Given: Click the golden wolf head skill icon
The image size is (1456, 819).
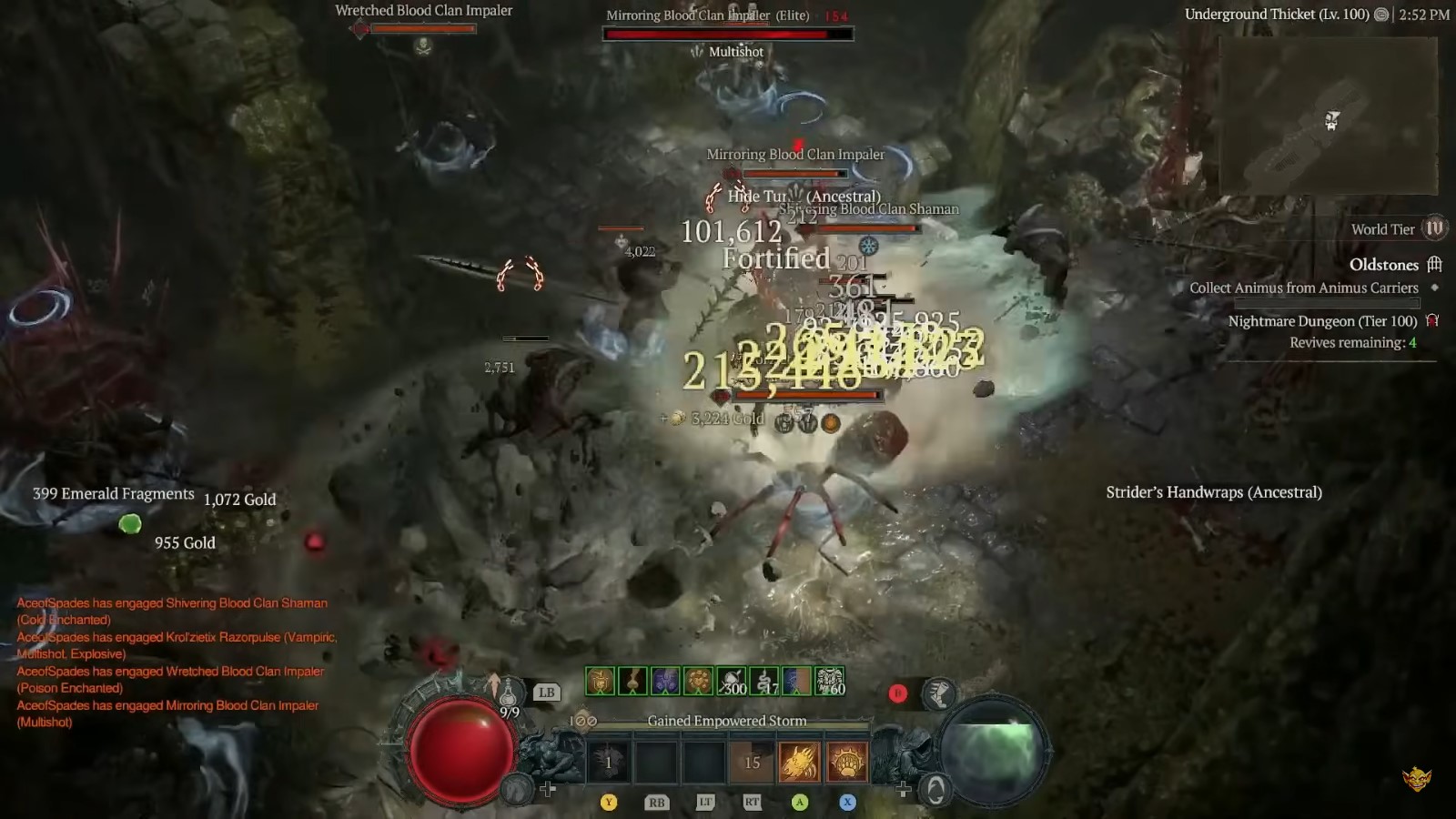Looking at the screenshot, I should pos(798,763).
